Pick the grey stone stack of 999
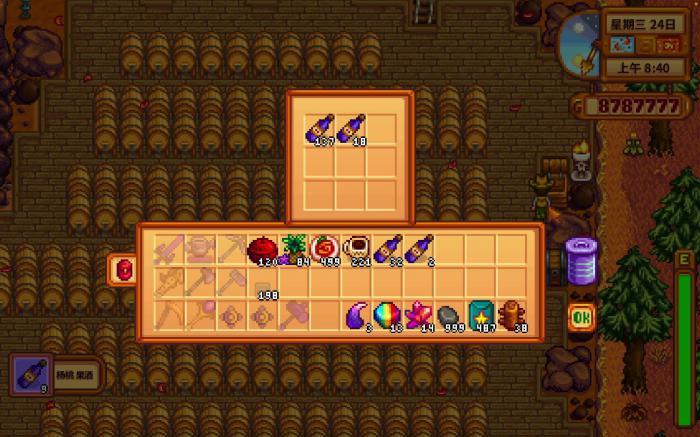The image size is (700, 437). 450,316
